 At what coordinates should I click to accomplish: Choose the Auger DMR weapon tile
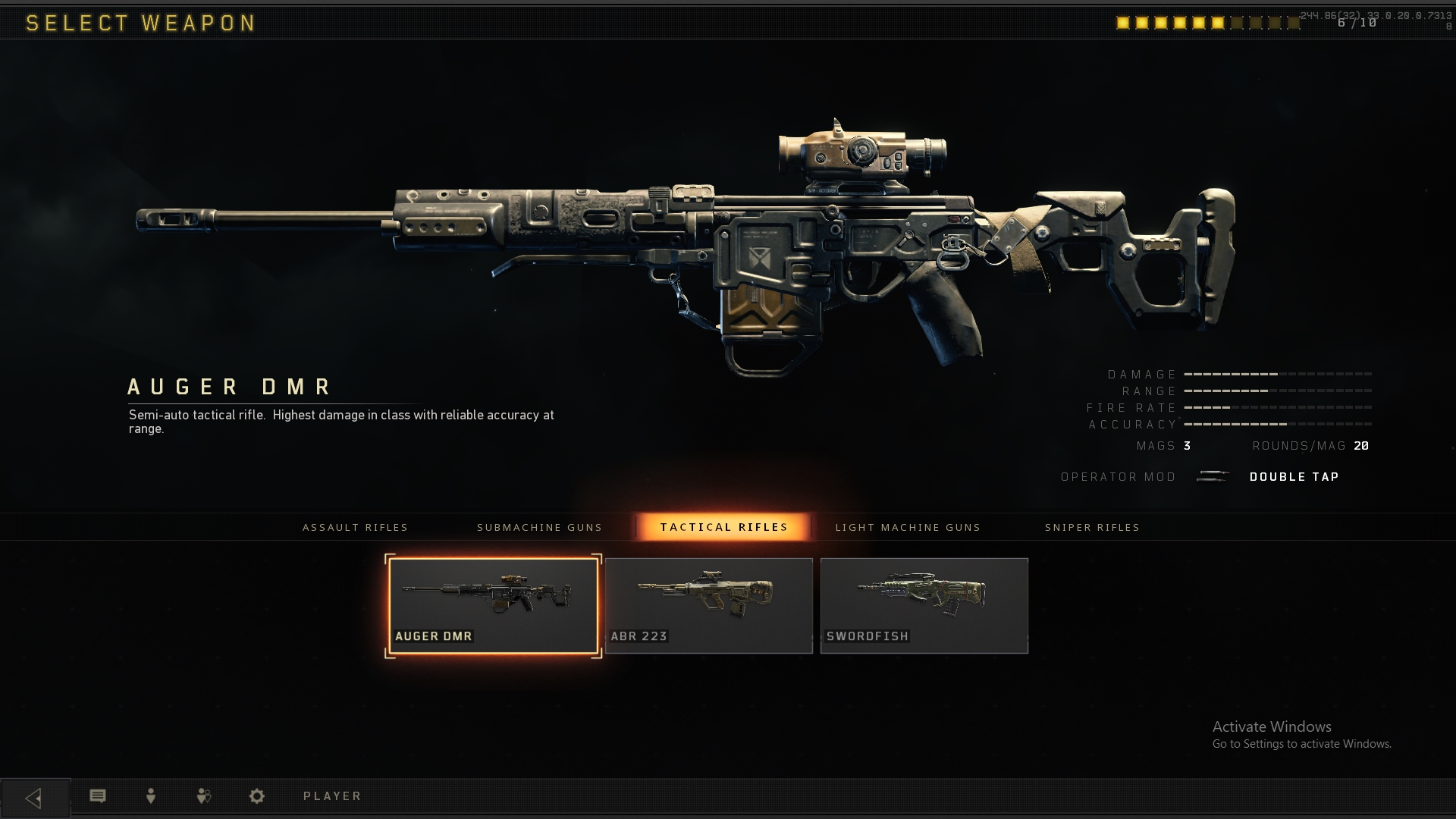point(493,606)
